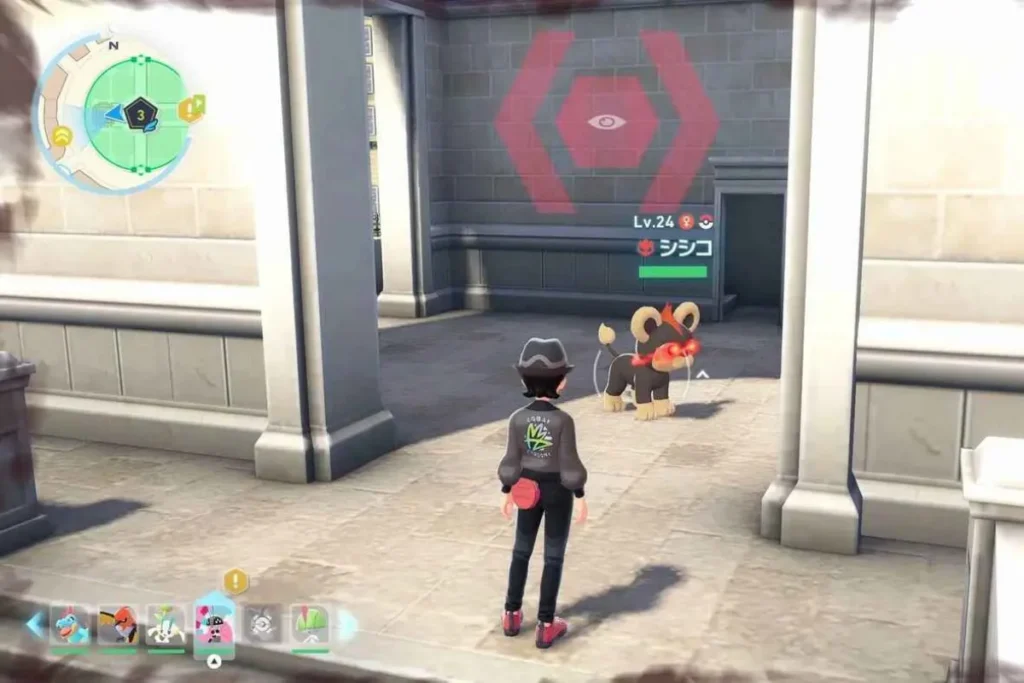Choose the greyed-out Pokémon party slot
The width and height of the screenshot is (1024, 683).
click(262, 626)
